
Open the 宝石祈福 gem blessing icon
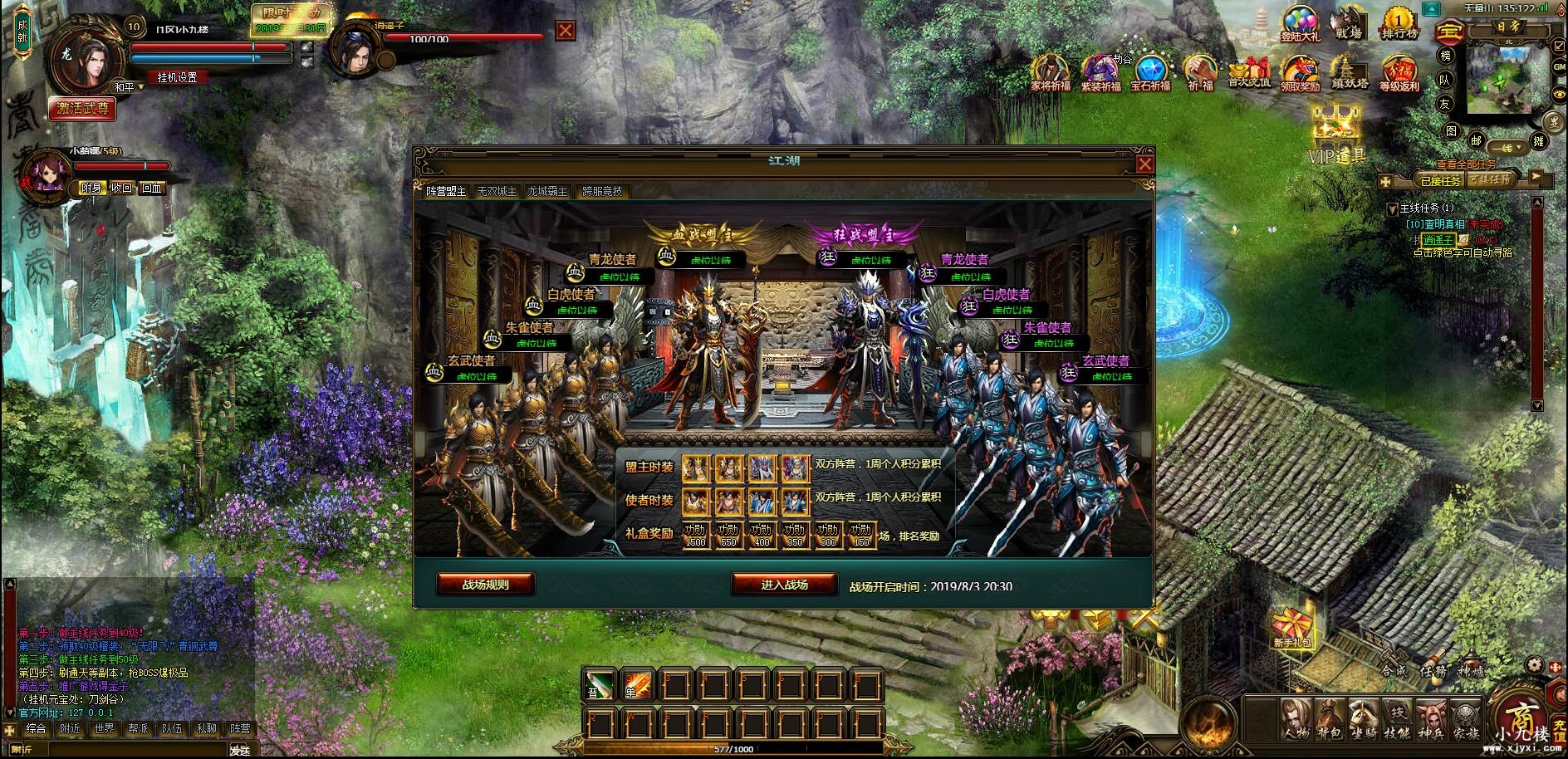coord(1152,71)
